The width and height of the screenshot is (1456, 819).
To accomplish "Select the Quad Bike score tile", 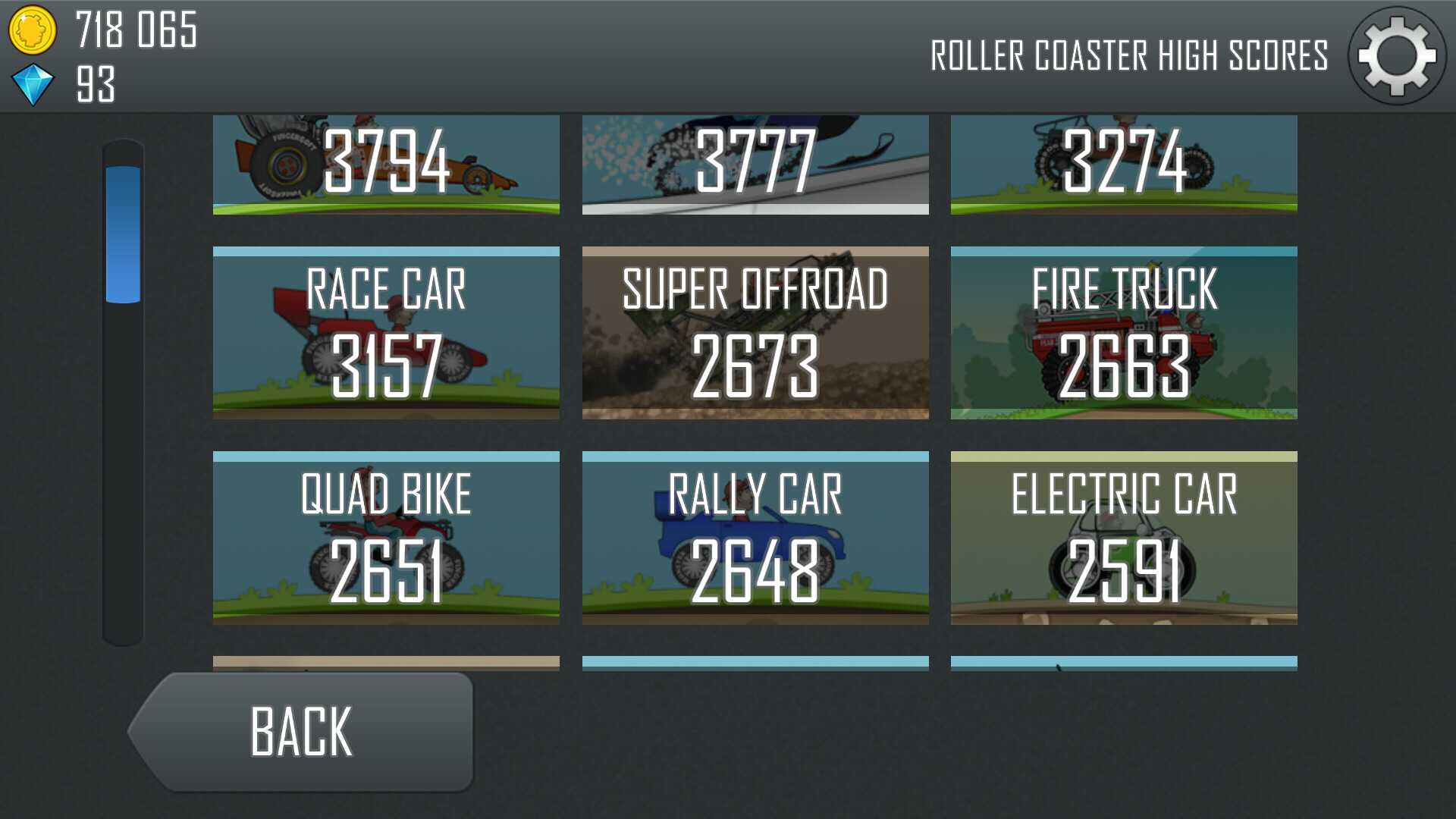I will click(x=386, y=538).
